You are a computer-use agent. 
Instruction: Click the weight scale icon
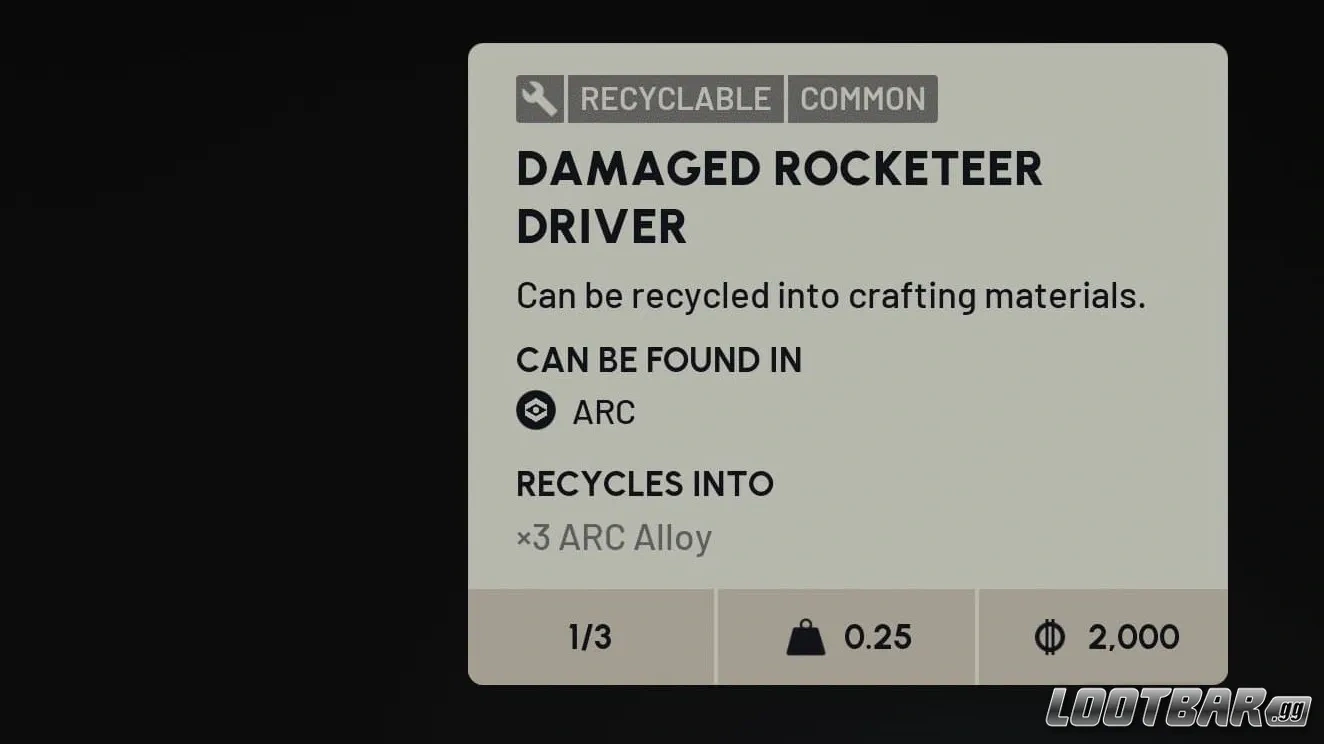(x=808, y=636)
